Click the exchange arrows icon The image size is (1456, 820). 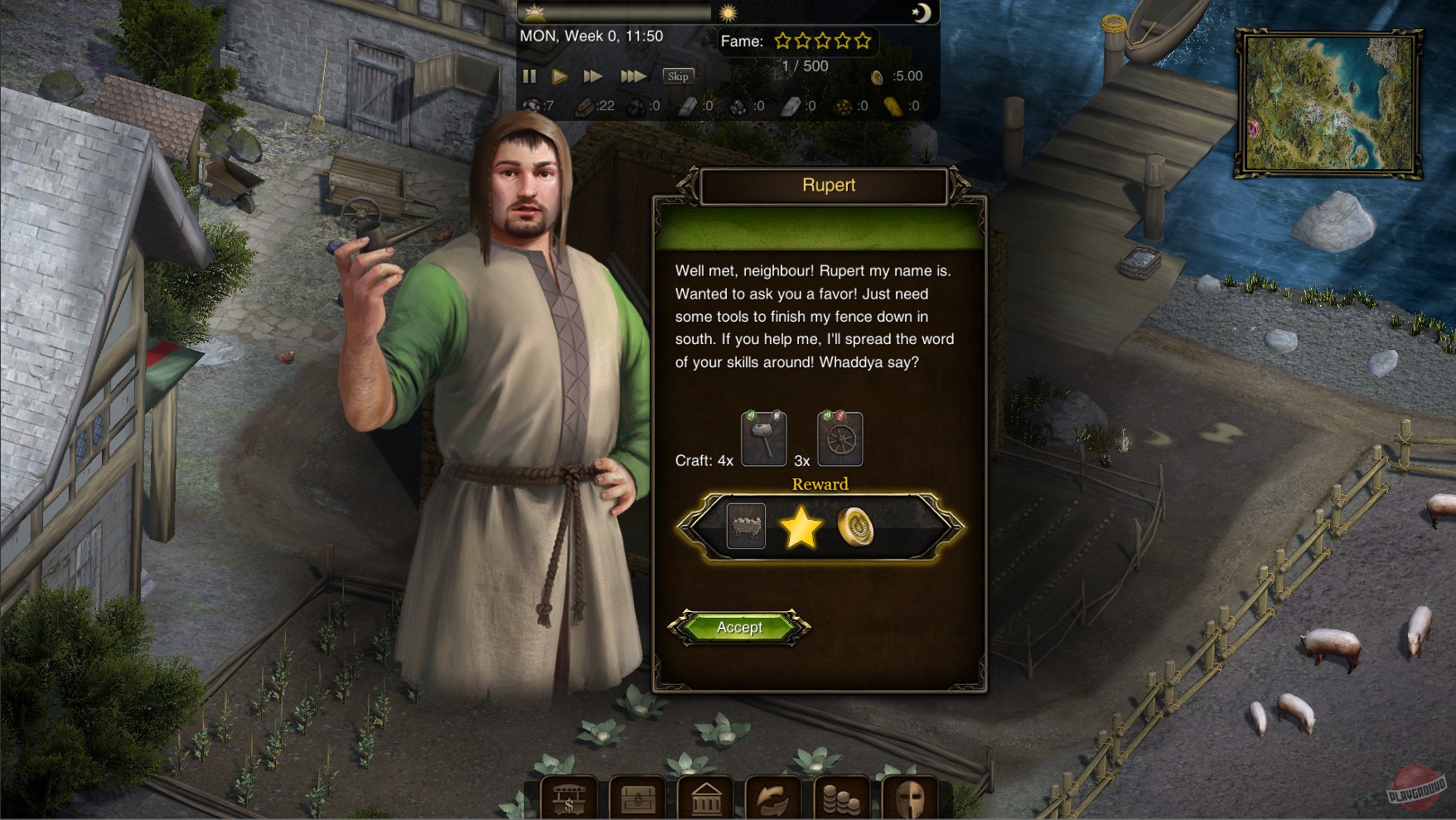776,798
